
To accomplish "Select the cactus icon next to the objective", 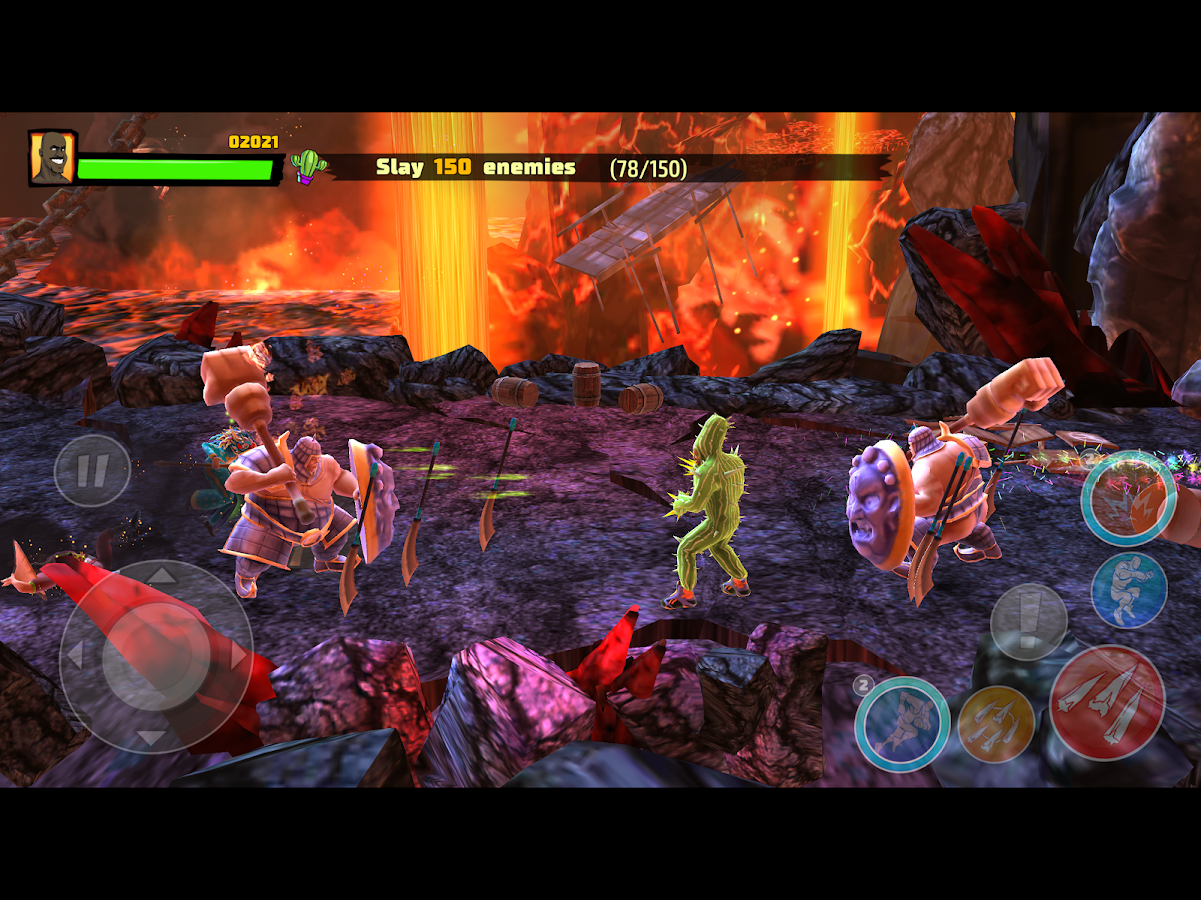I will click(310, 166).
